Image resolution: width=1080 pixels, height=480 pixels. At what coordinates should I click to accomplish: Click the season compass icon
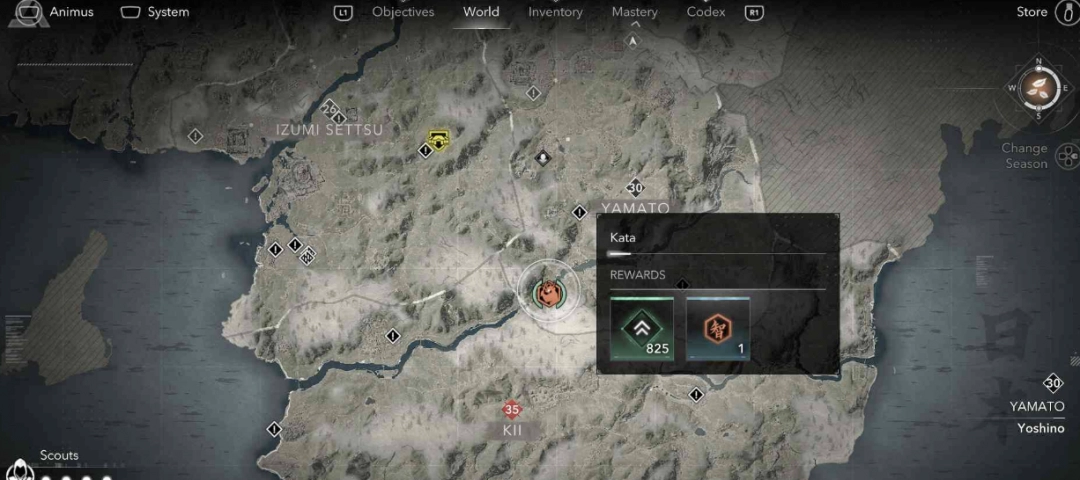click(x=1039, y=87)
